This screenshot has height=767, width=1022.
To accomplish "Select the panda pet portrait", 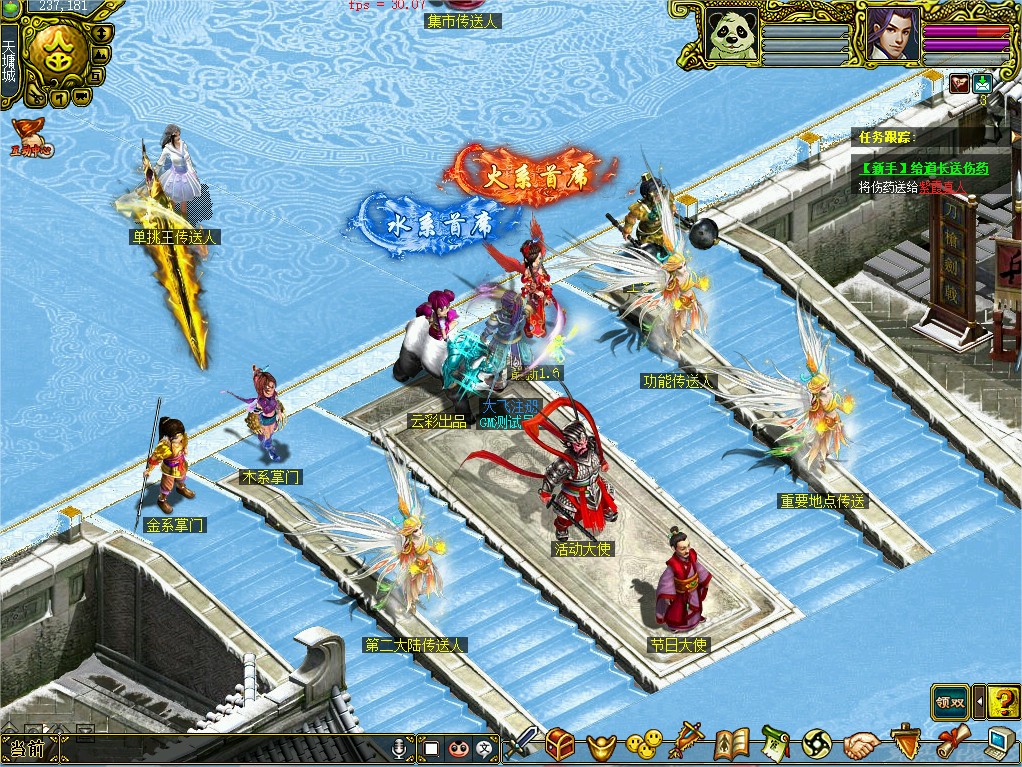I will (733, 36).
